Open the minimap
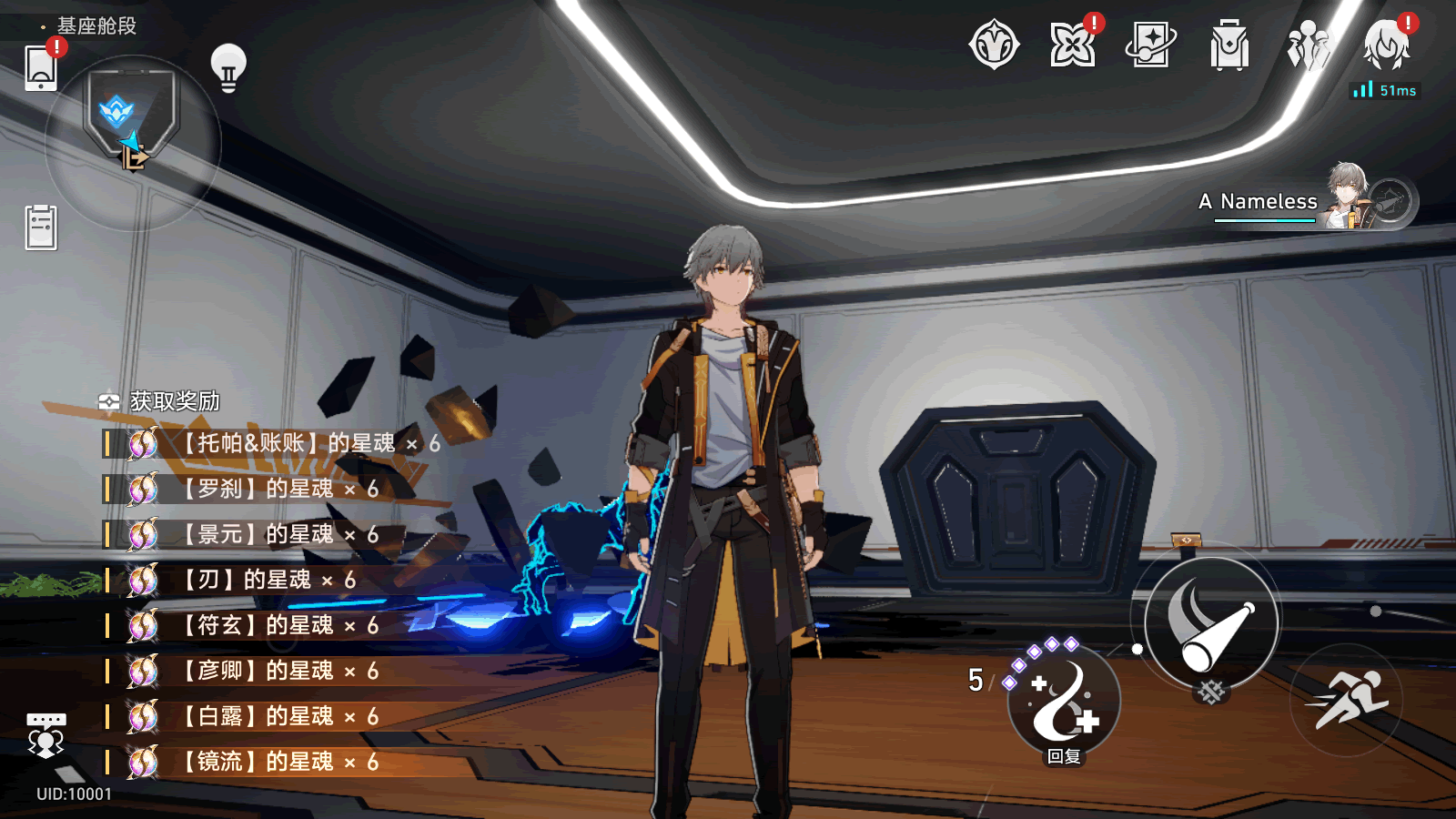 click(x=132, y=141)
